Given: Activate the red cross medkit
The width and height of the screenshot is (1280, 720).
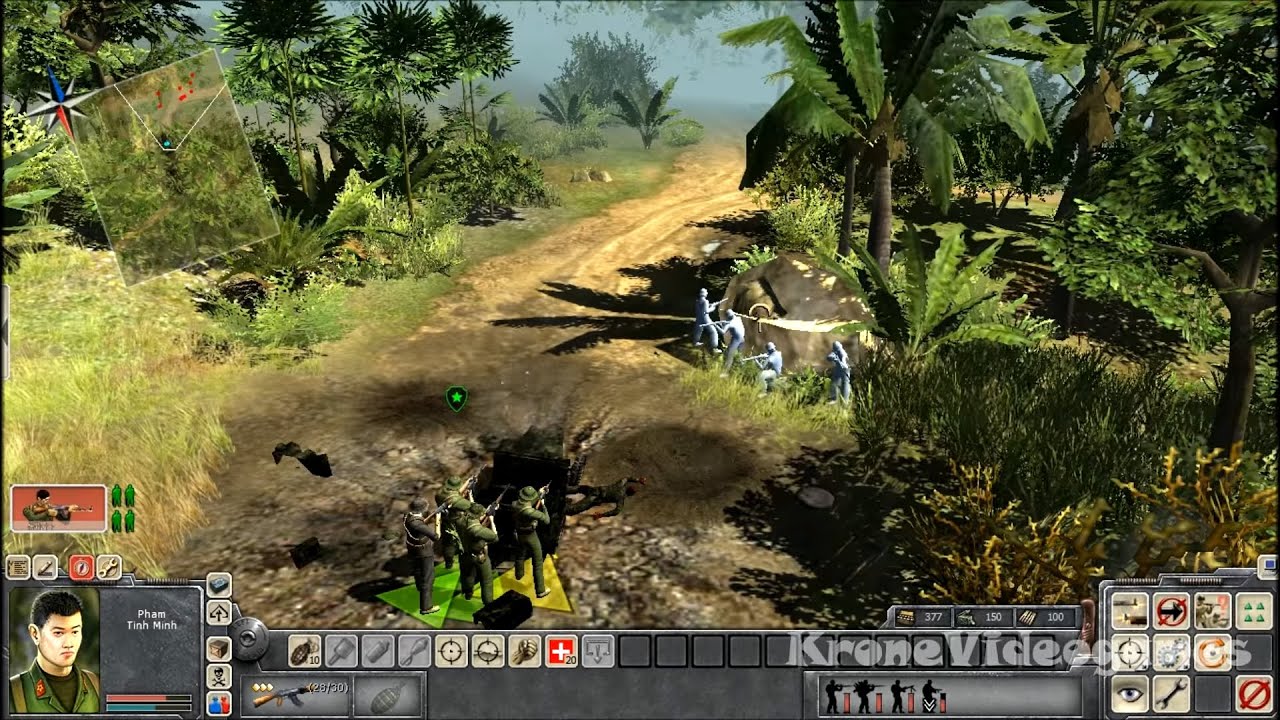Looking at the screenshot, I should 562,650.
